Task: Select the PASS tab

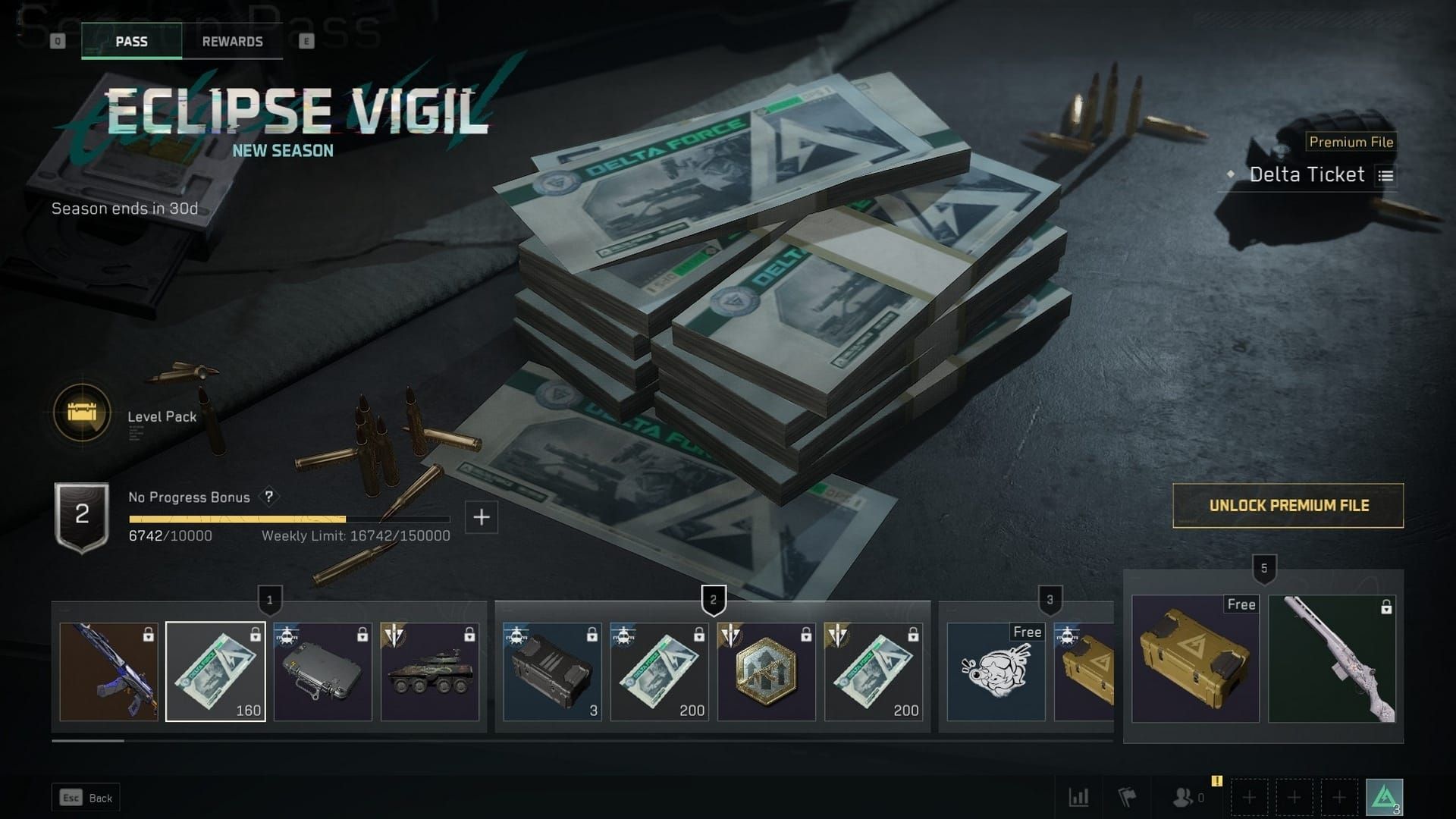Action: 130,41
